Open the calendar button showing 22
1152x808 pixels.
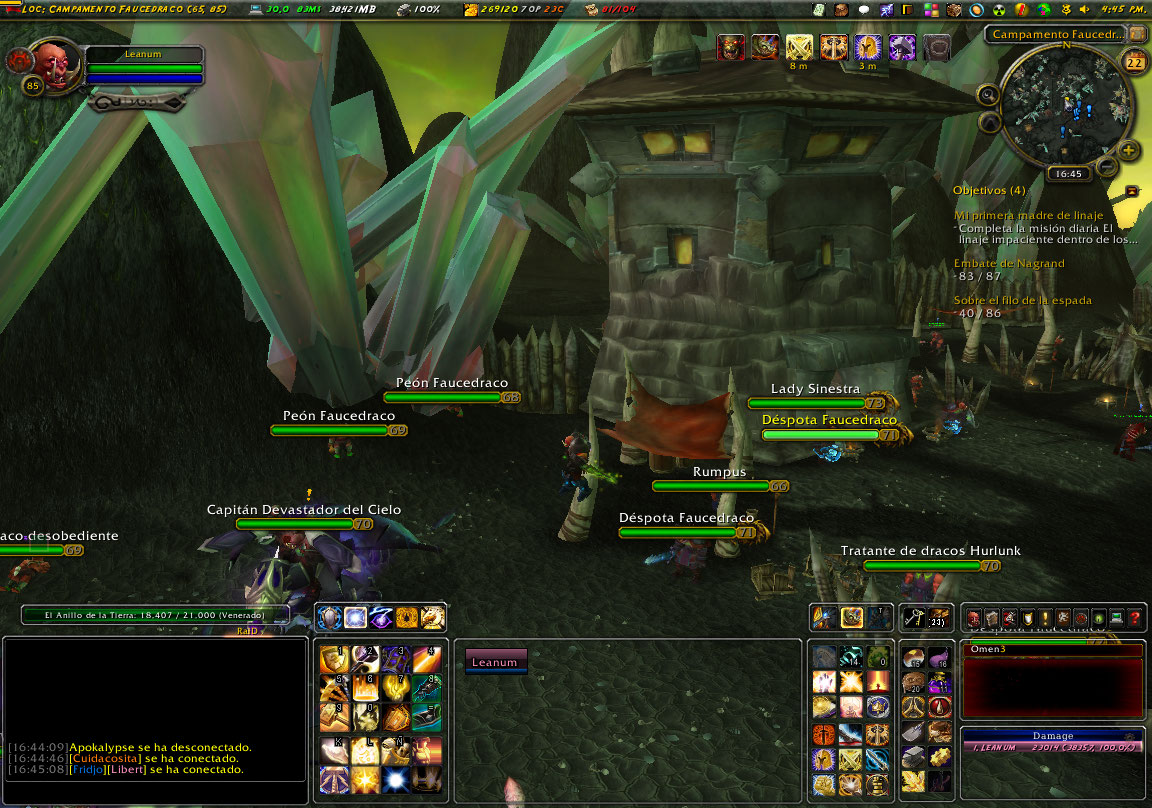click(1135, 63)
